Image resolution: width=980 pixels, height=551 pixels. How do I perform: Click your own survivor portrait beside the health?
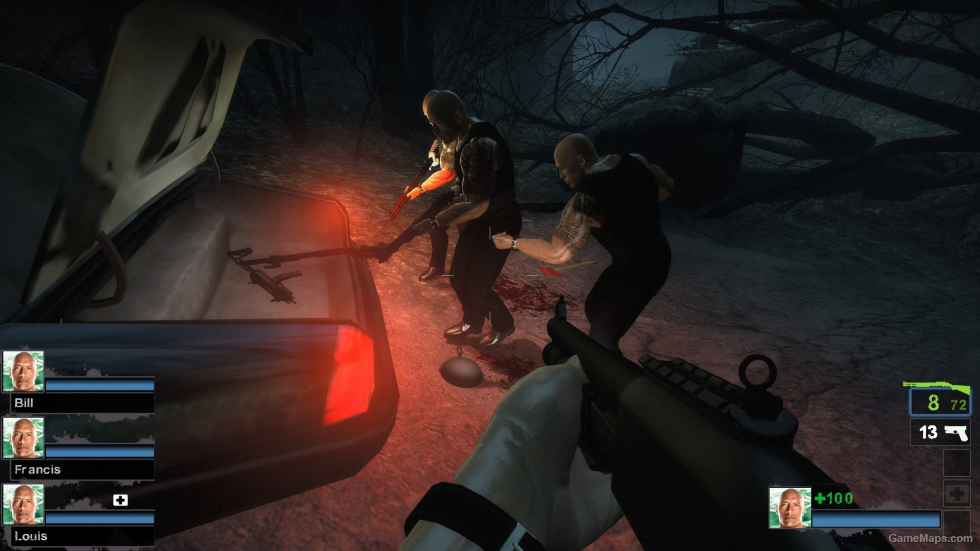(789, 507)
